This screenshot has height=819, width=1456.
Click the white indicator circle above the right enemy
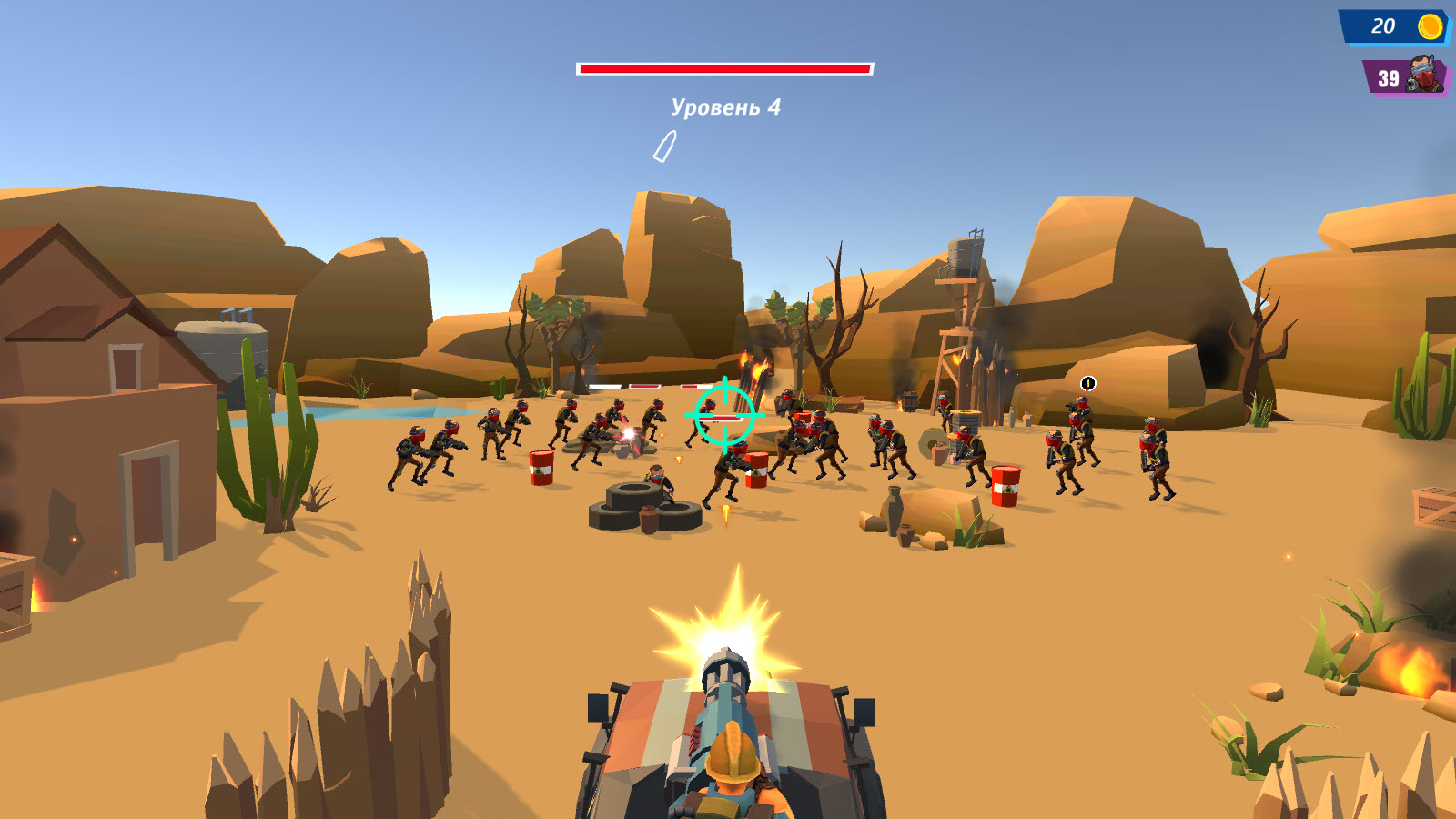point(1088,384)
